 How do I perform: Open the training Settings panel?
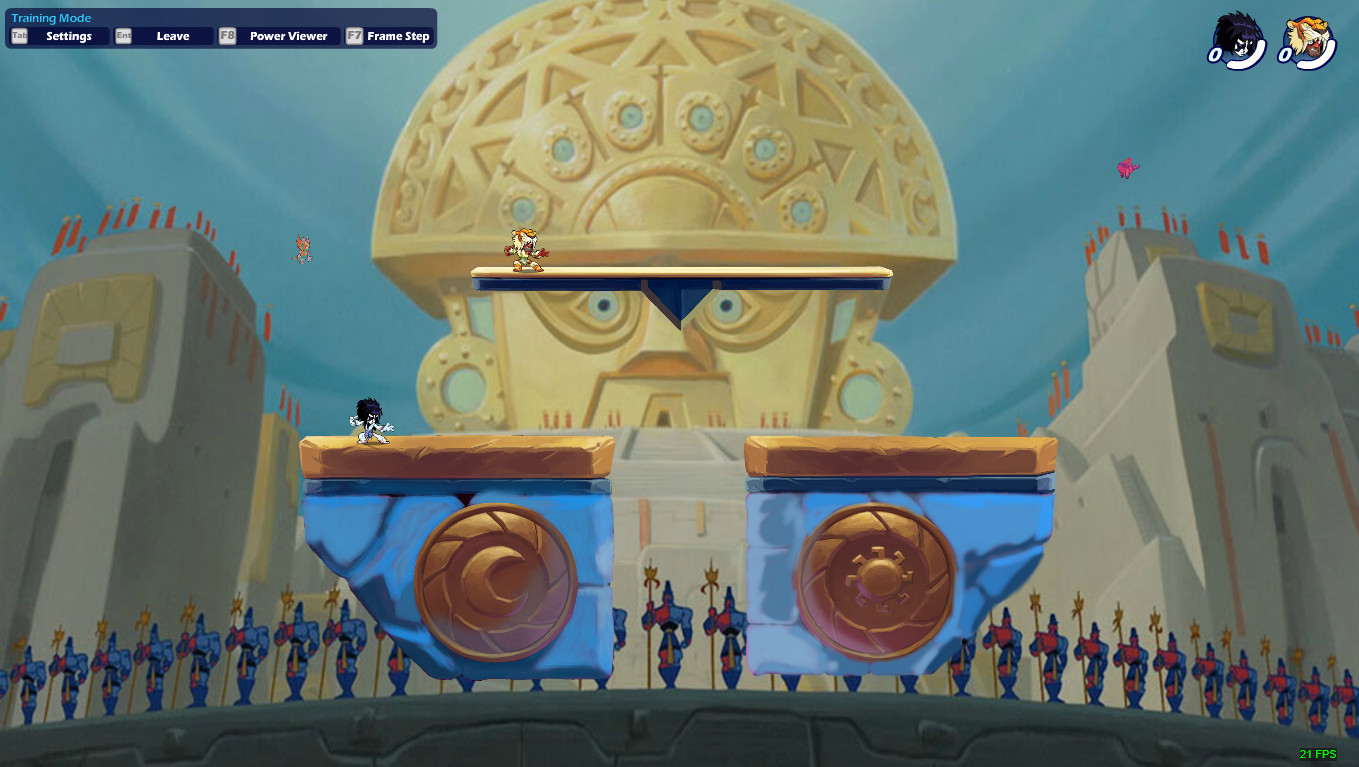[x=69, y=35]
